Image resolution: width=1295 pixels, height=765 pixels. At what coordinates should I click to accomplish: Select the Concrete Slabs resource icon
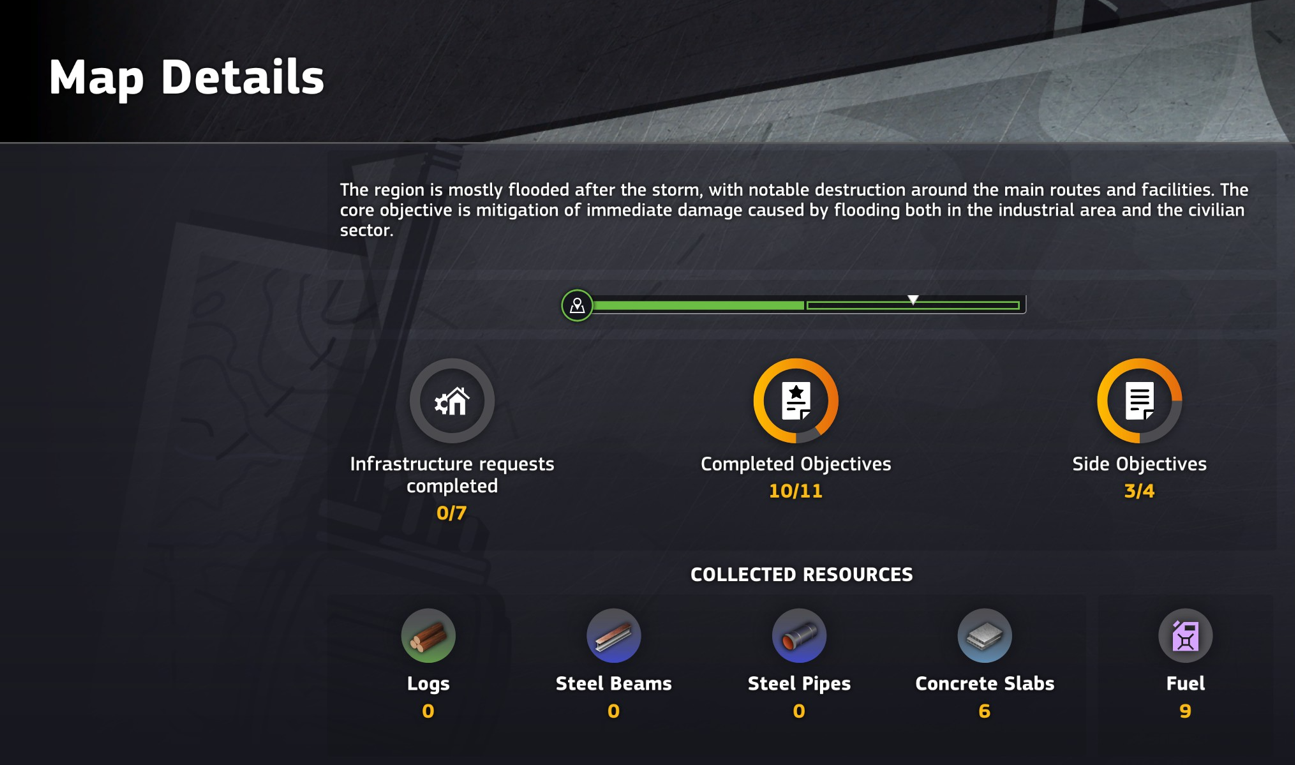coord(984,635)
